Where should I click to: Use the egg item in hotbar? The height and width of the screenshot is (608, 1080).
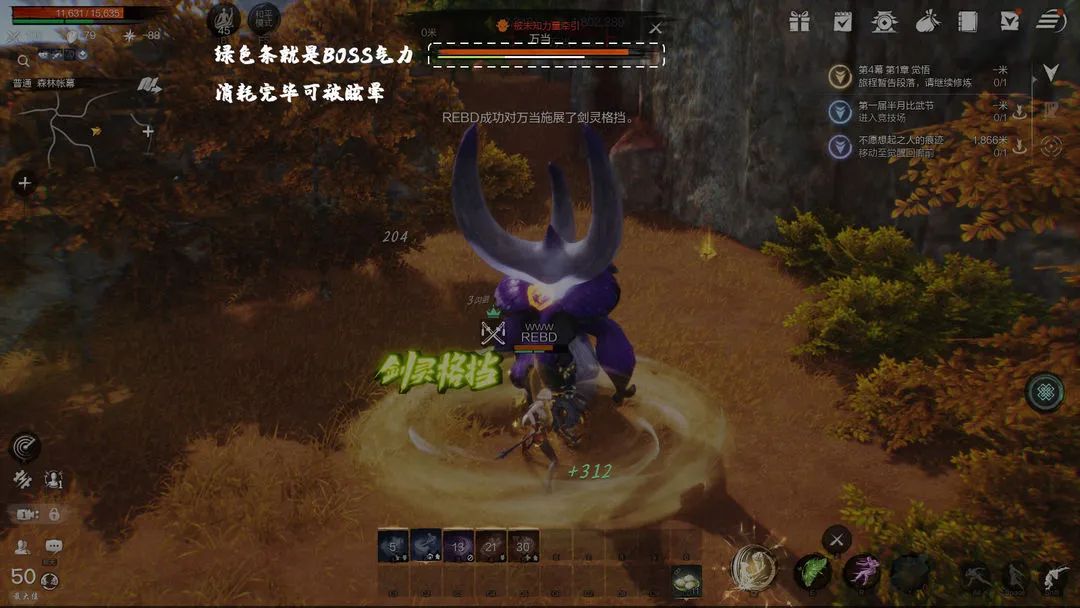(x=686, y=580)
